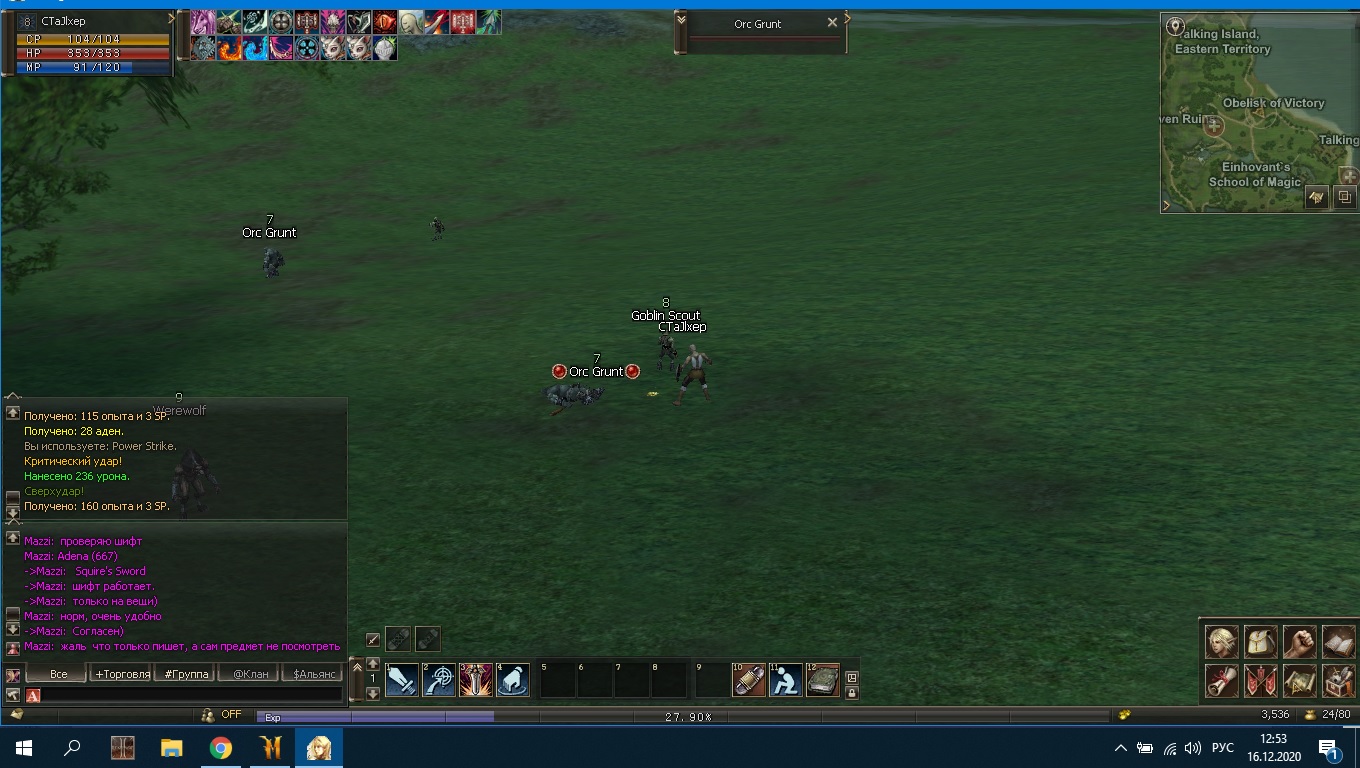Open Google Chrome from the Windows taskbar

(221, 748)
